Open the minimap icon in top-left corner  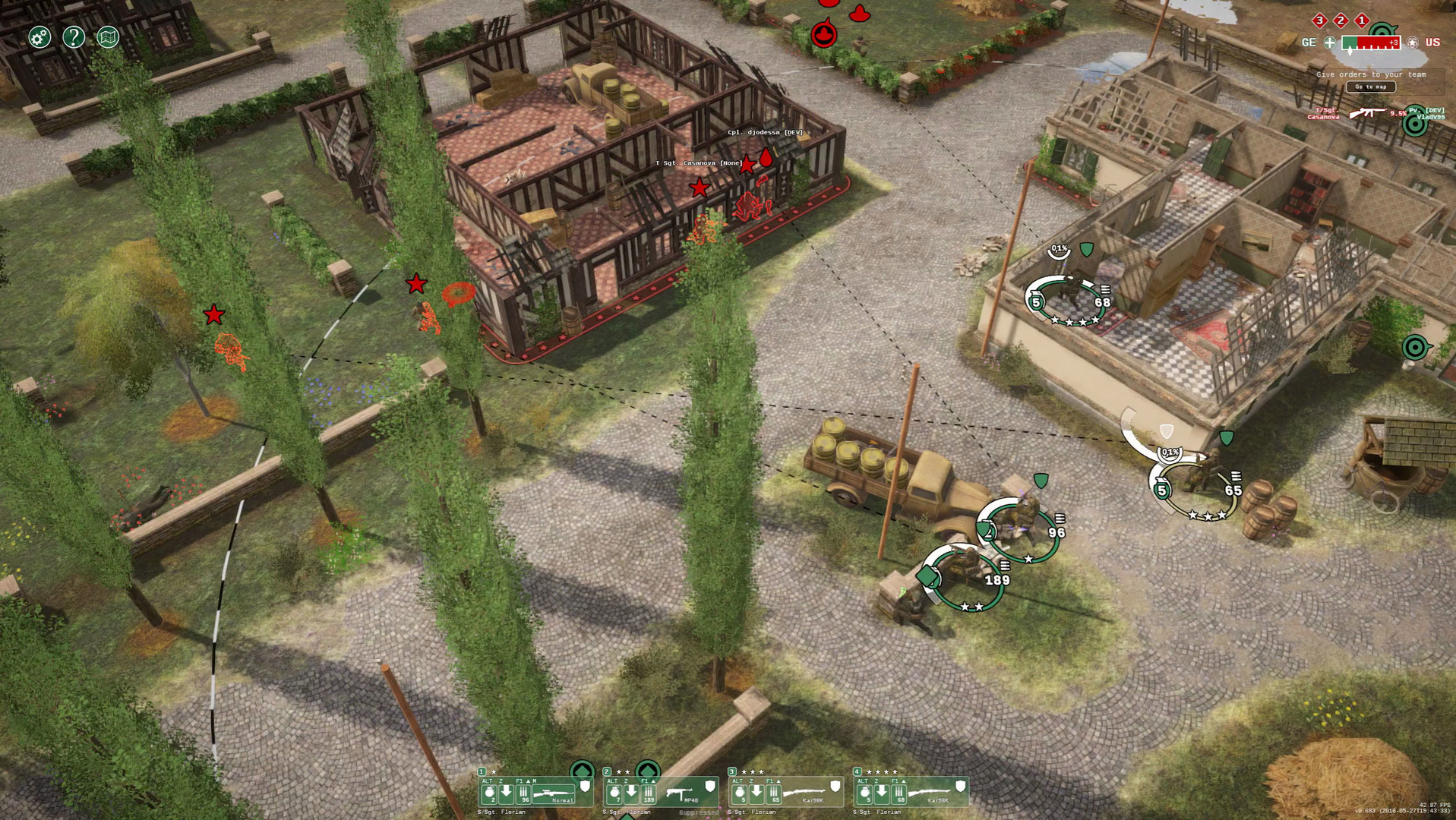[107, 36]
